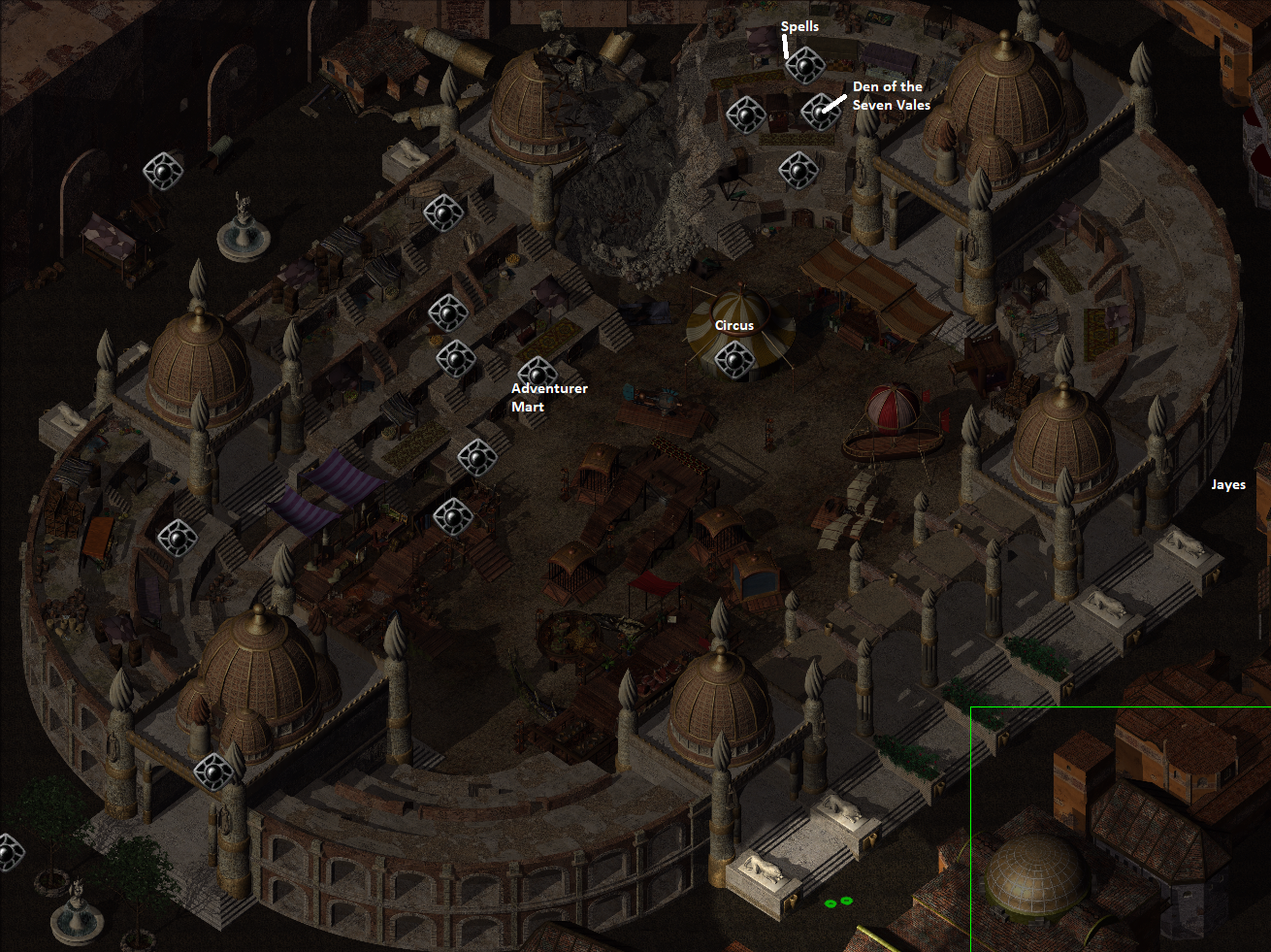Viewport: 1271px width, 952px height.
Task: Select the Spells map marker
Action: click(804, 66)
